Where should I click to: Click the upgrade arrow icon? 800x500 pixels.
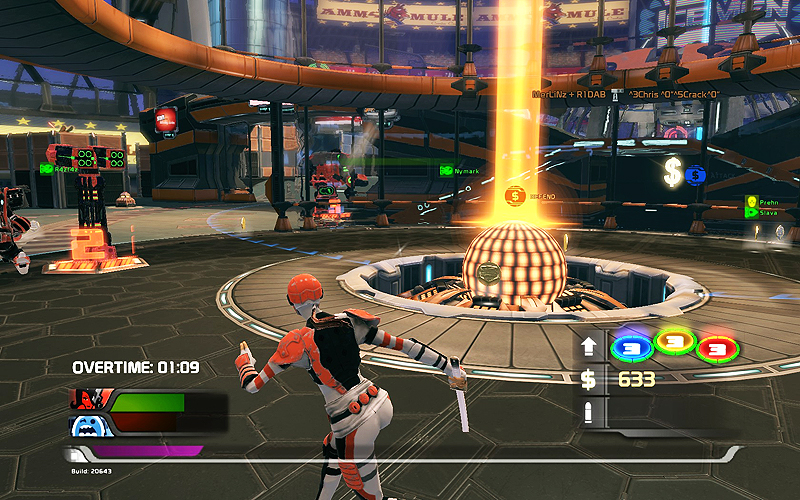[x=589, y=348]
